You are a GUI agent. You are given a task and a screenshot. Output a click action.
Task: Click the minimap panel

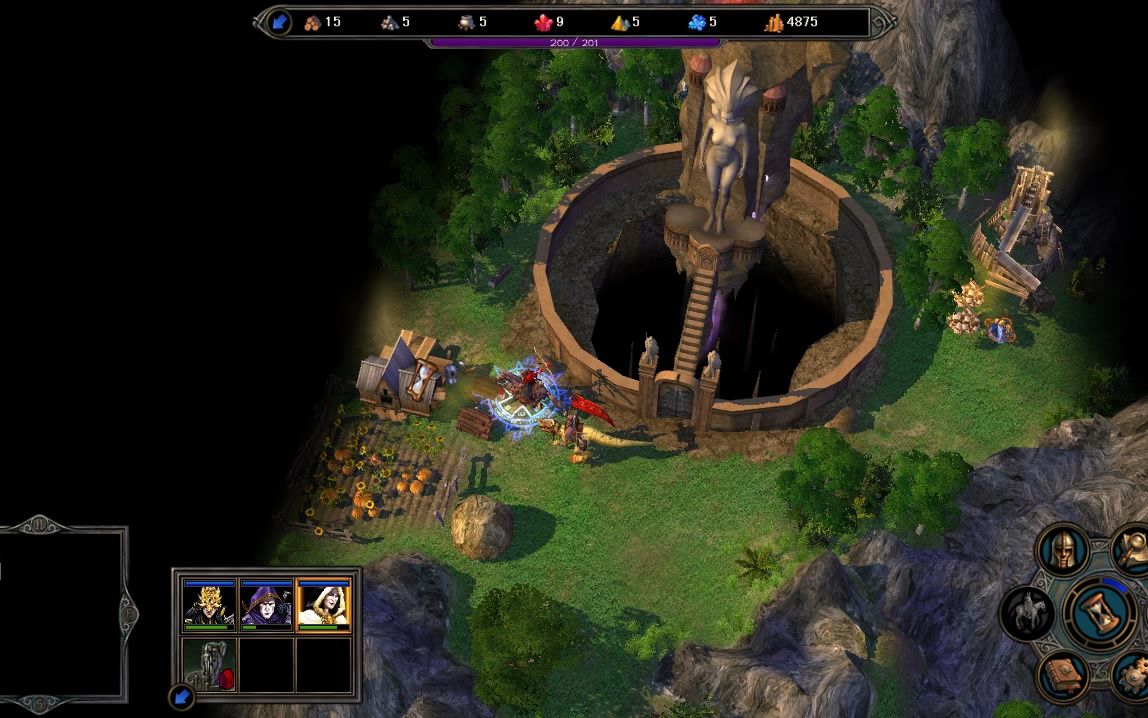[60, 613]
